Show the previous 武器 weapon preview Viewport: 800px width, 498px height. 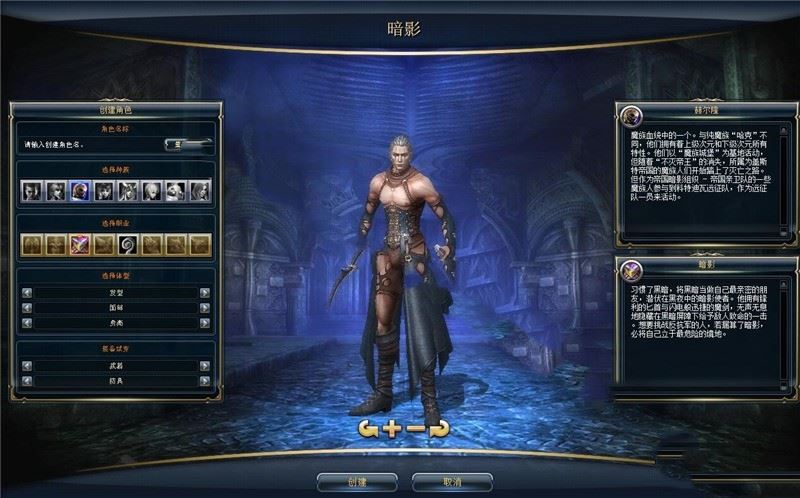[x=27, y=366]
